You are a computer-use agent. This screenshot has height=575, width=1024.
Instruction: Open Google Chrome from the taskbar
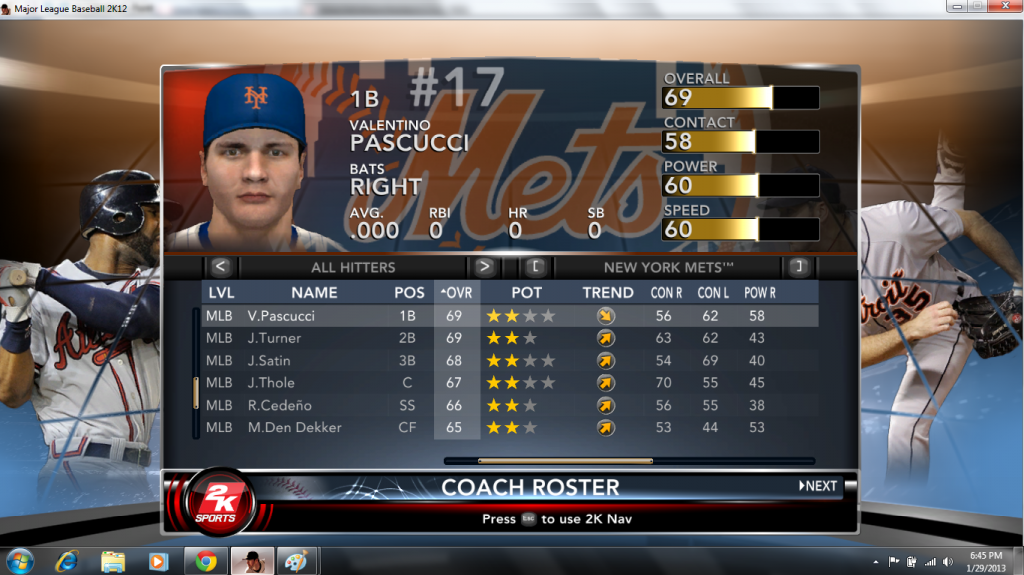(x=206, y=561)
